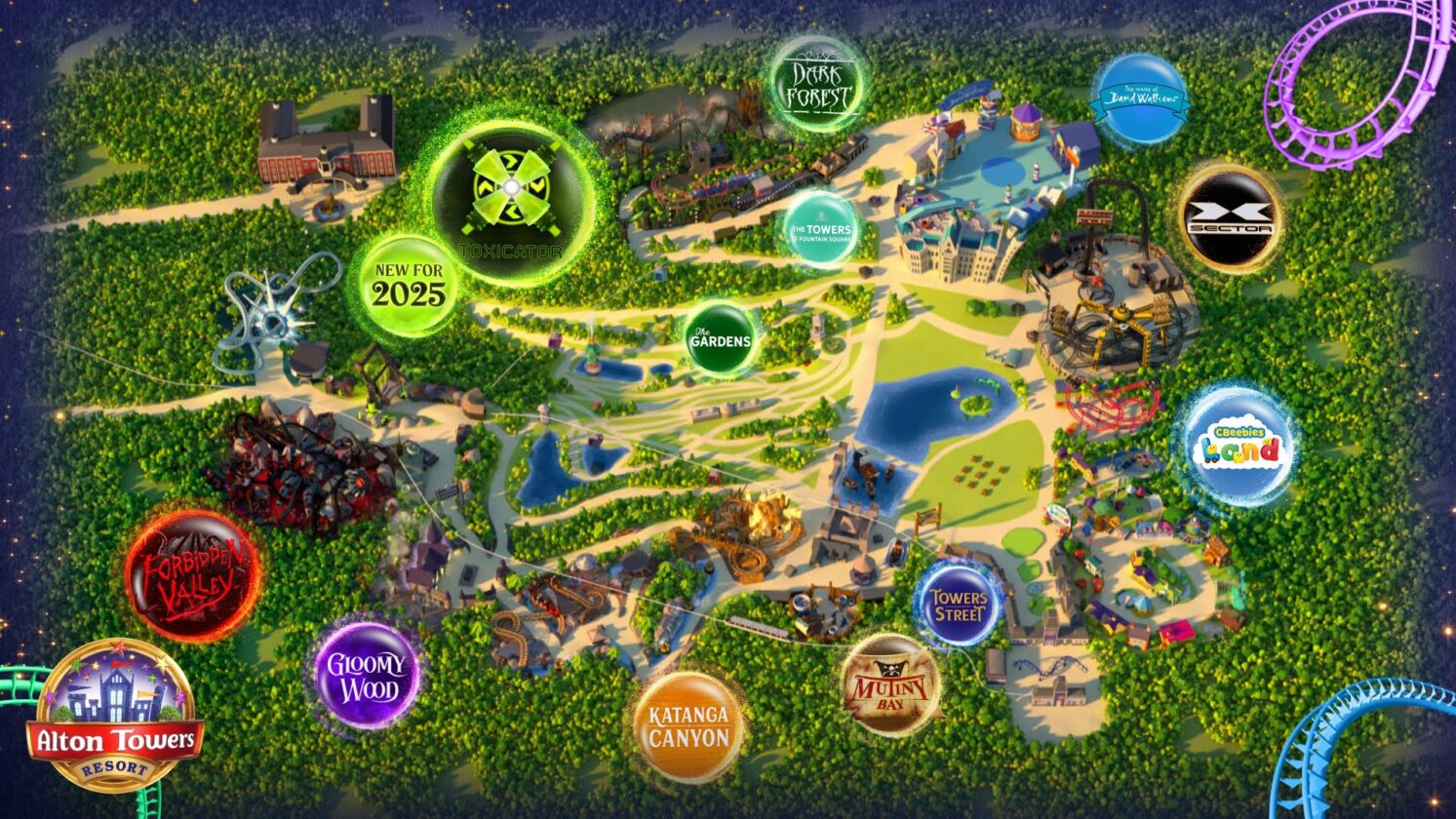The height and width of the screenshot is (819, 1456).
Task: Open The Towers and Fountain Square badge
Action: click(822, 229)
